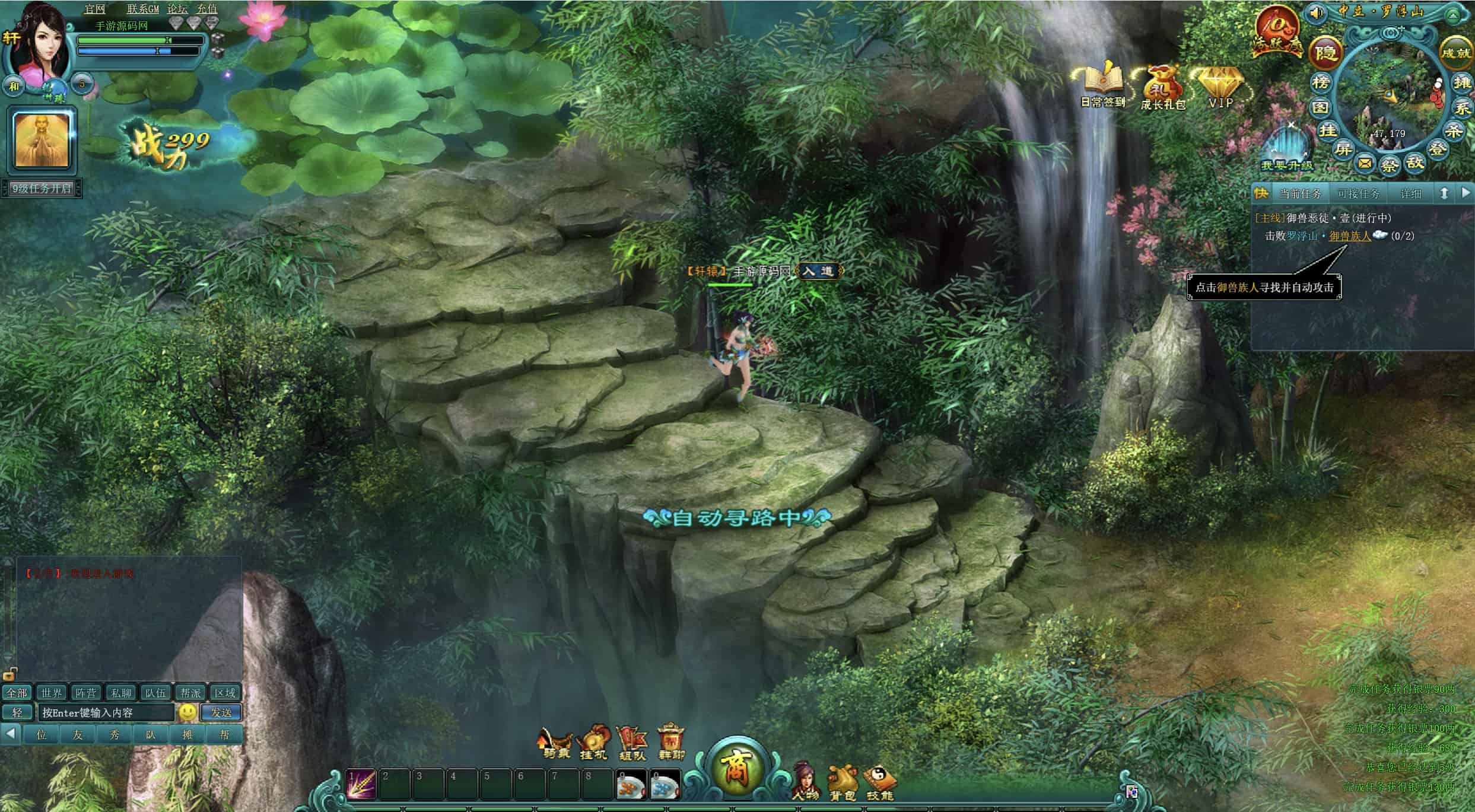The image size is (1475, 812).
Task: Focus the chat input field
Action: coord(106,712)
